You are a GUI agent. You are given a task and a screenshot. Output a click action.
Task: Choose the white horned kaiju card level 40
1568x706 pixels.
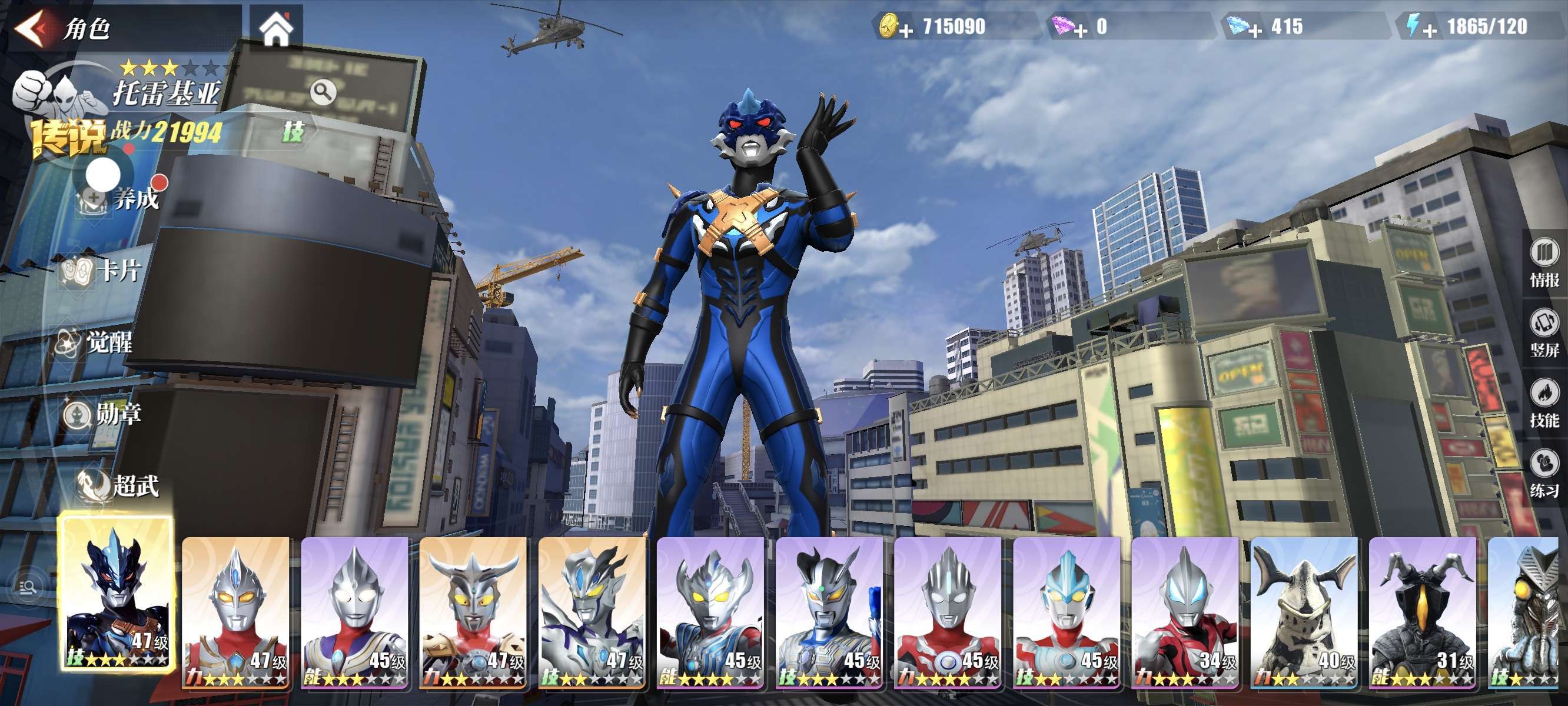click(1304, 612)
